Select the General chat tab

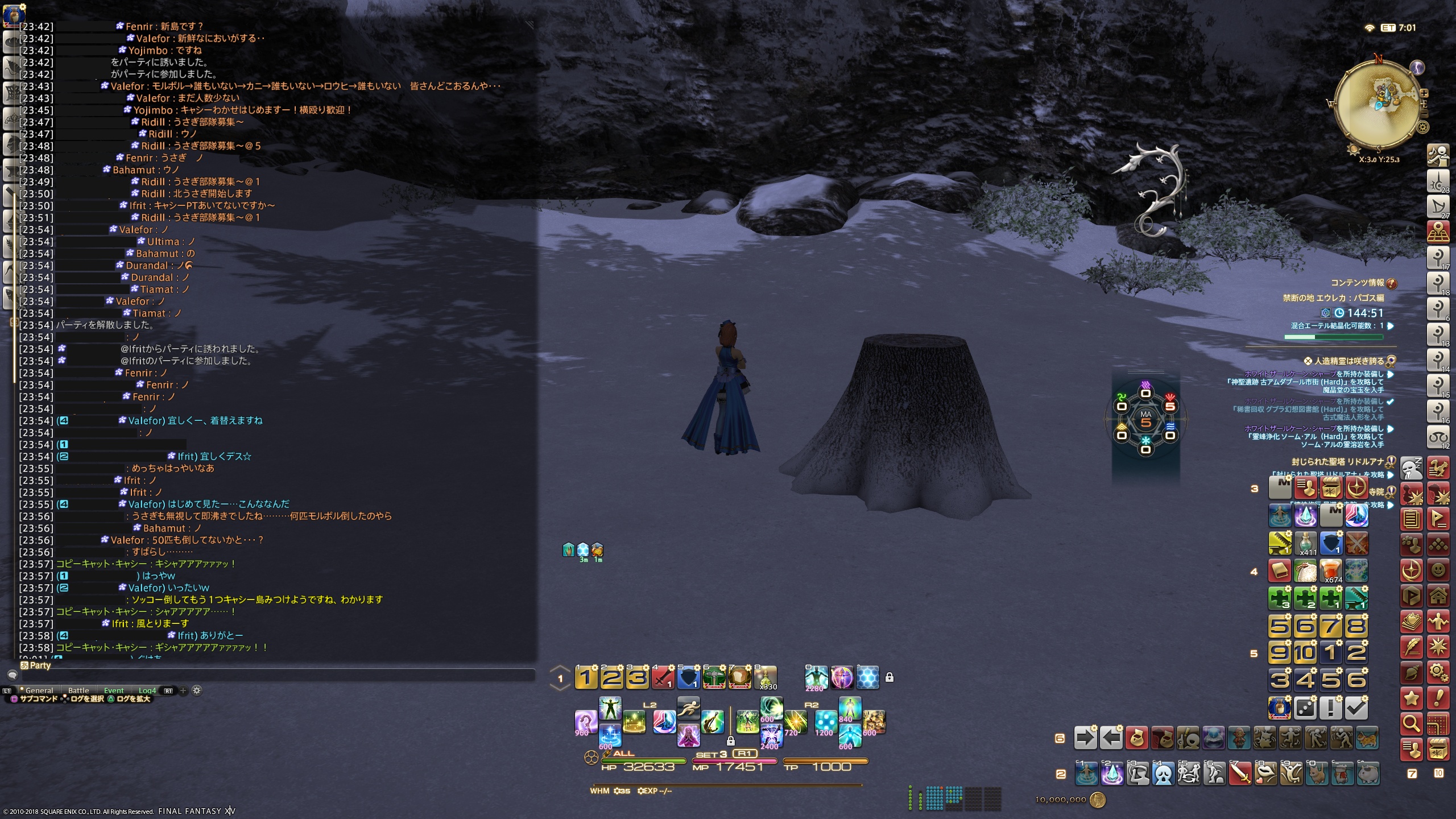click(x=39, y=690)
